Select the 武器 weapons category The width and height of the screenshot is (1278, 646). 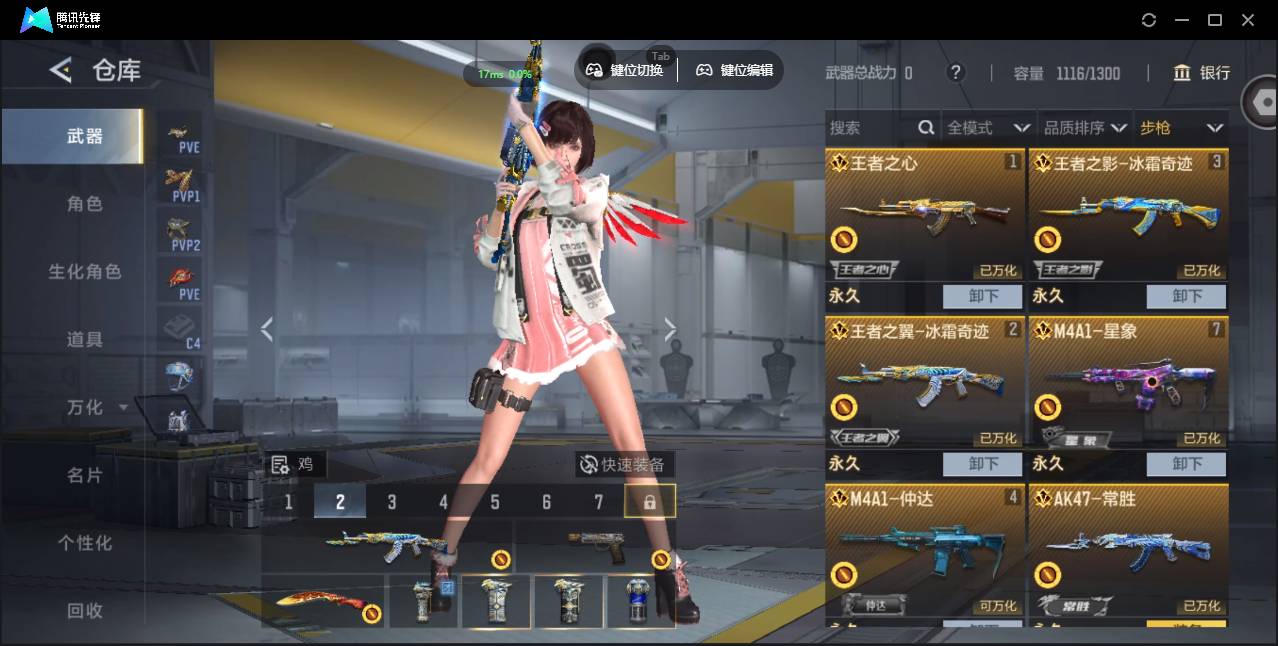(x=84, y=136)
